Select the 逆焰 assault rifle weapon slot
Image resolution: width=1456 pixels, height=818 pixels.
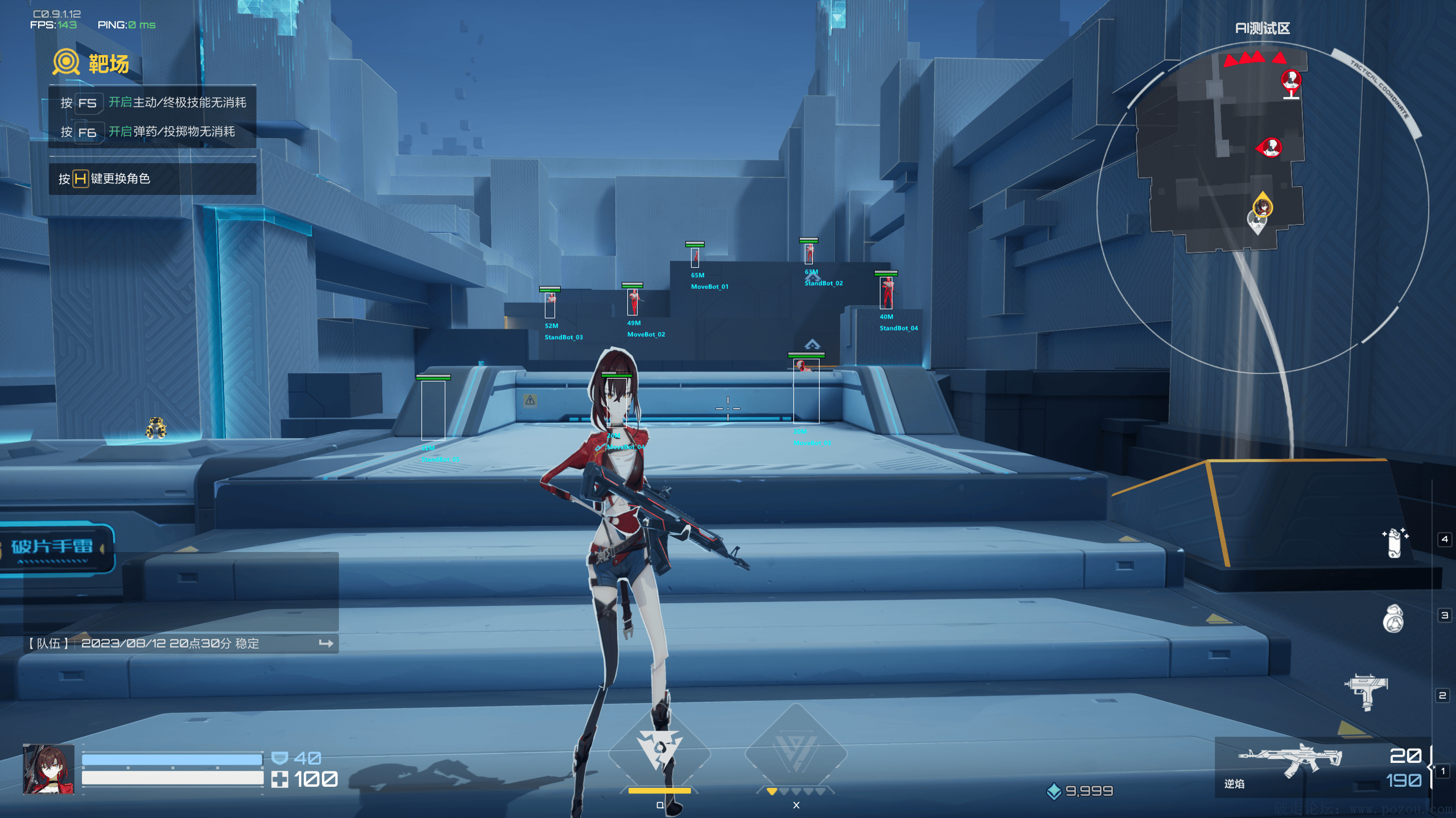[1290, 762]
